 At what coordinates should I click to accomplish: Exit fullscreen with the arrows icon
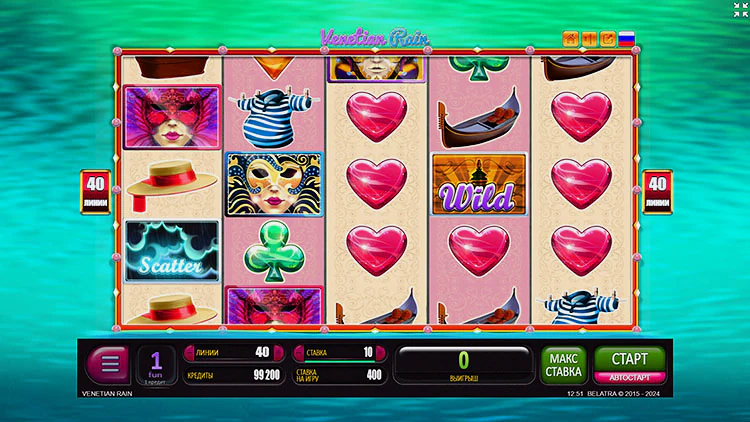pos(738,10)
